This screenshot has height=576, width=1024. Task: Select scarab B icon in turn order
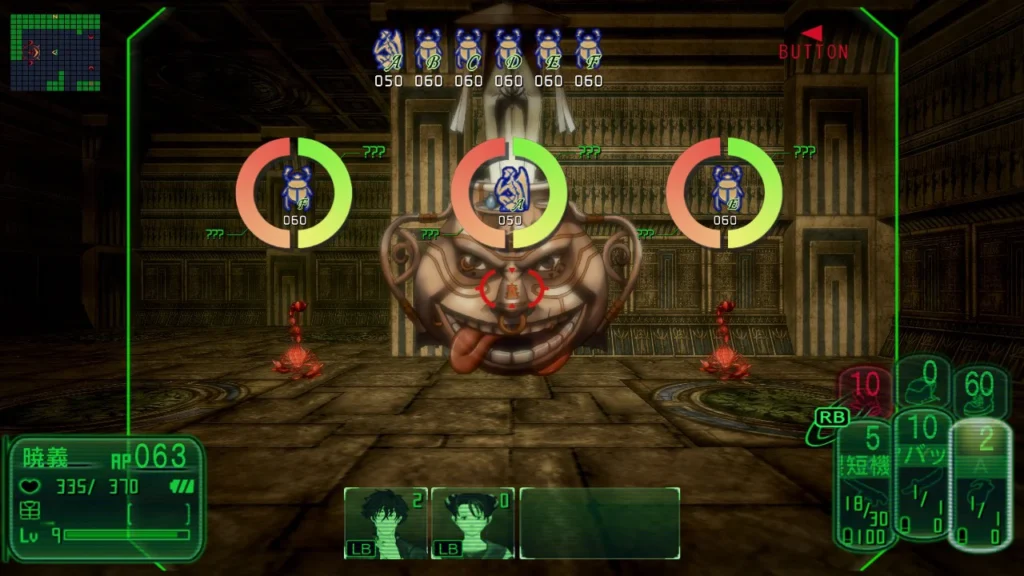coord(428,49)
